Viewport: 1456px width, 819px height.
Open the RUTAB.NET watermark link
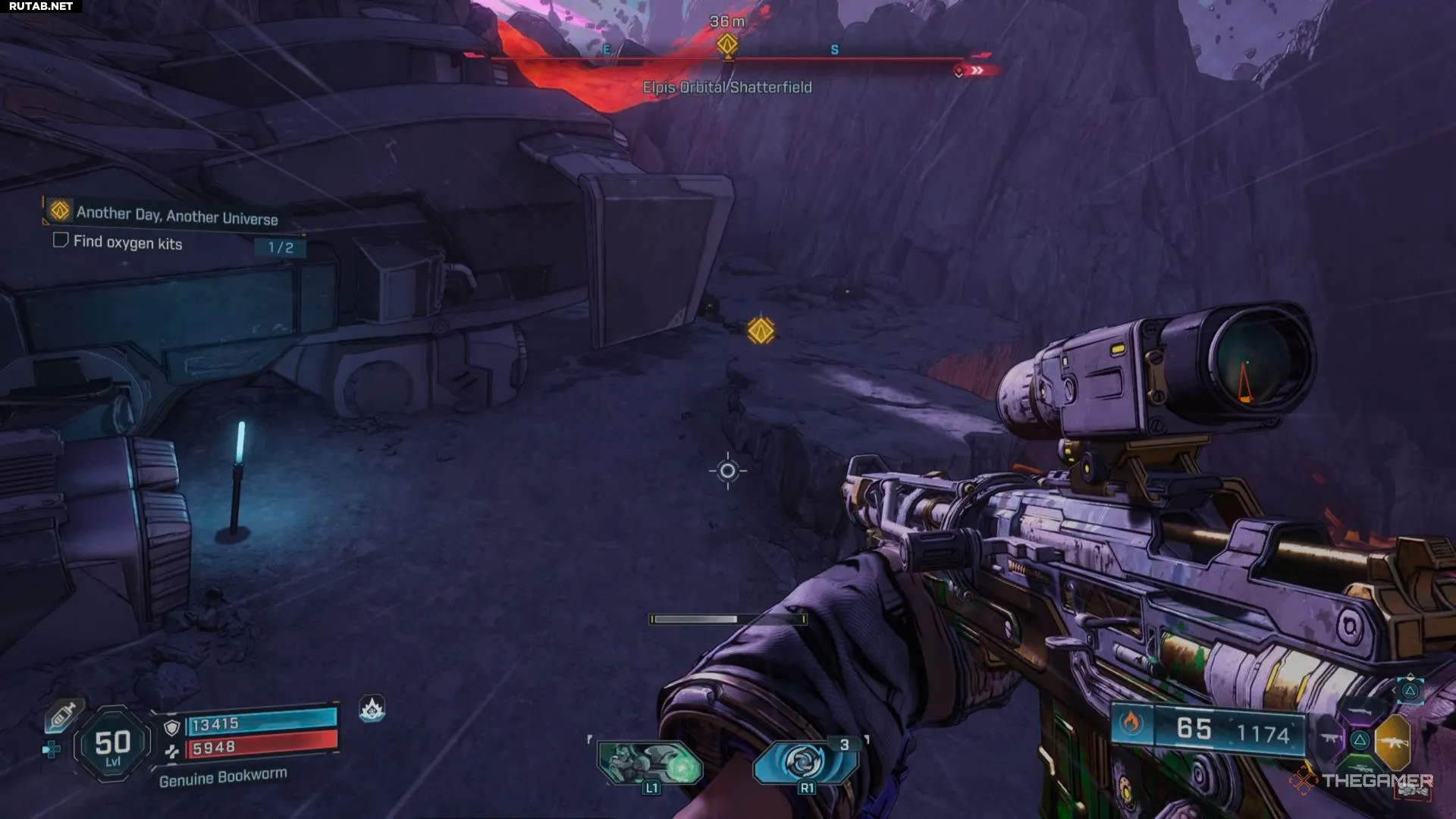[41, 6]
